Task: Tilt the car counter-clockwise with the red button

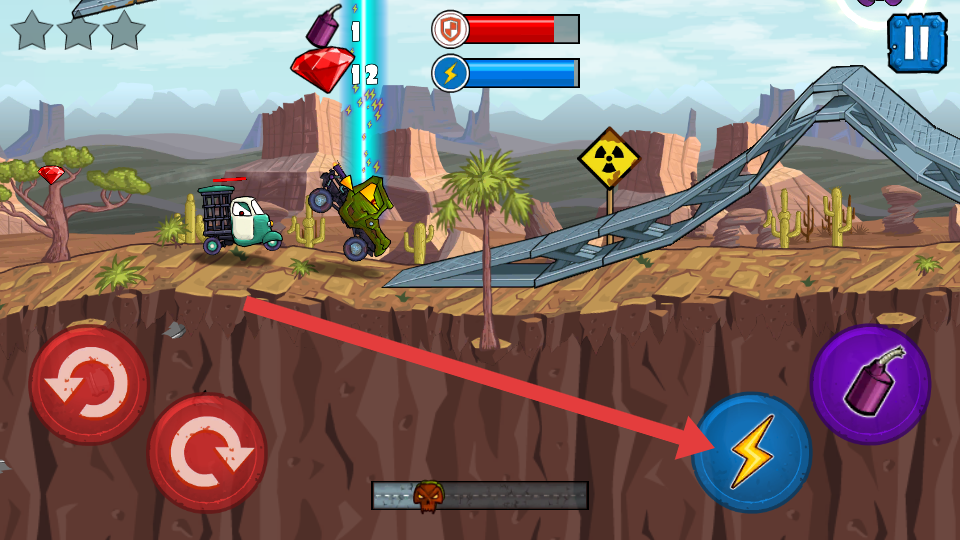Action: [89, 384]
